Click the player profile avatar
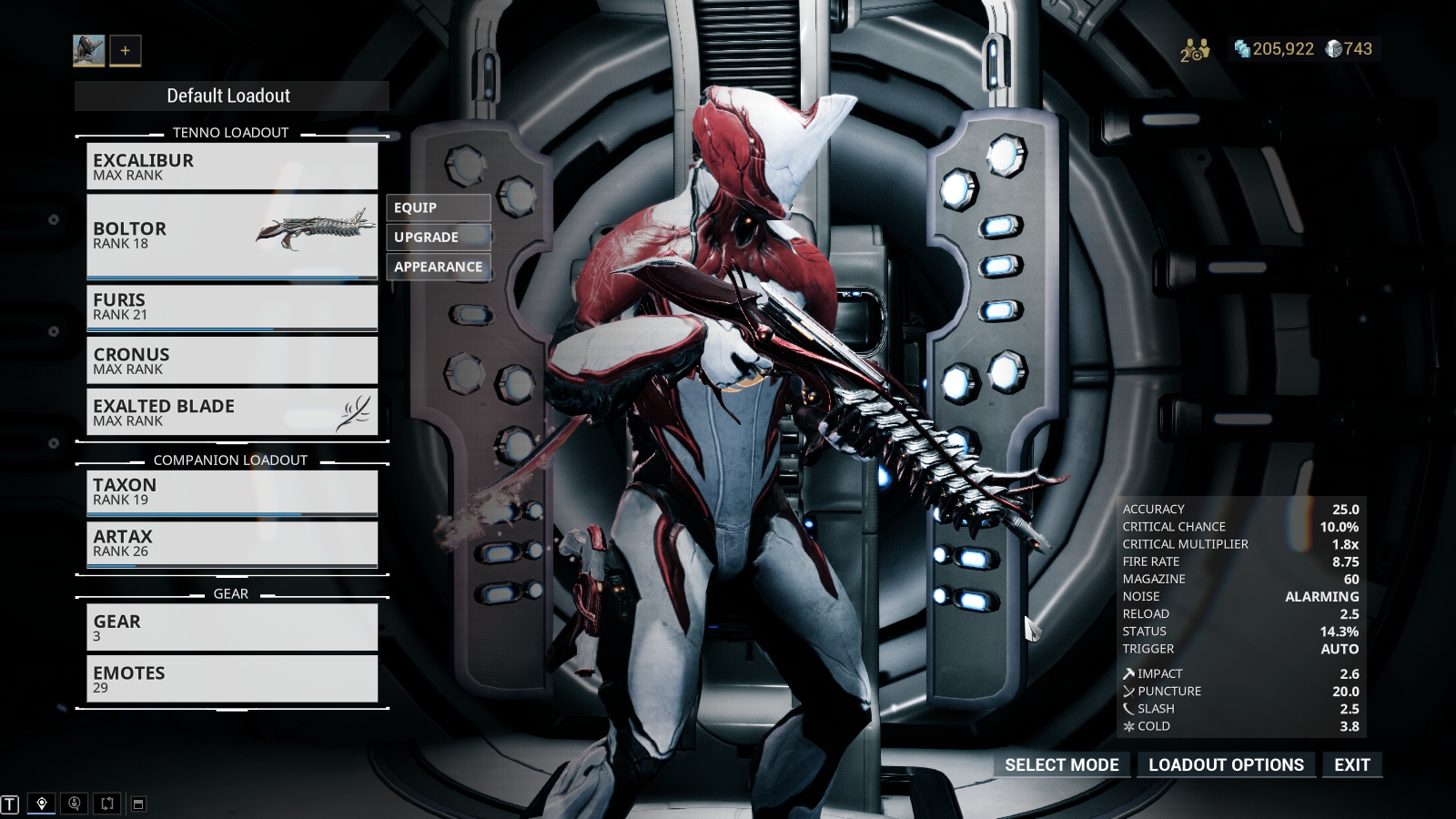 pyautogui.click(x=89, y=51)
